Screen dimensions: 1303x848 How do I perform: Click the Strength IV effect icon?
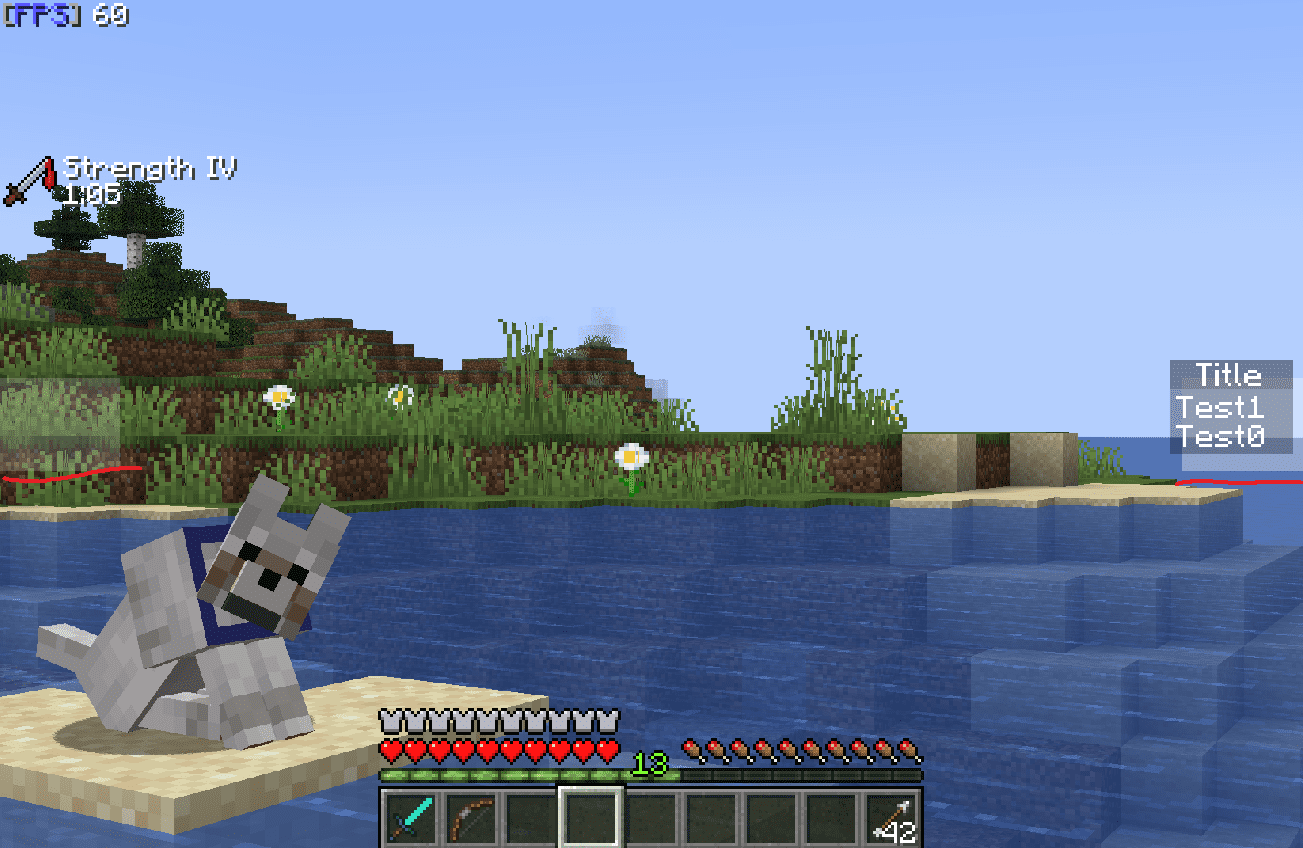click(x=29, y=182)
